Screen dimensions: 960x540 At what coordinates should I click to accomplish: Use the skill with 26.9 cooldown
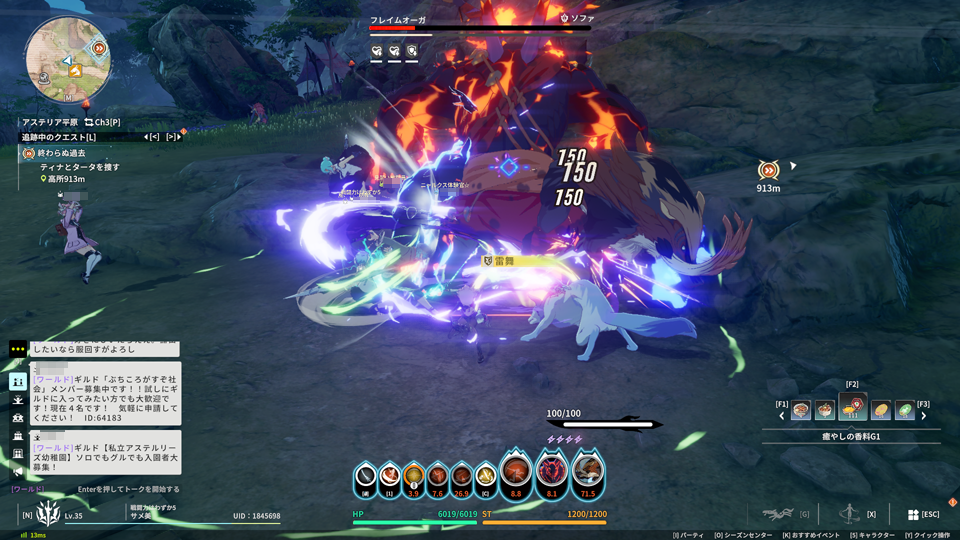click(x=462, y=476)
